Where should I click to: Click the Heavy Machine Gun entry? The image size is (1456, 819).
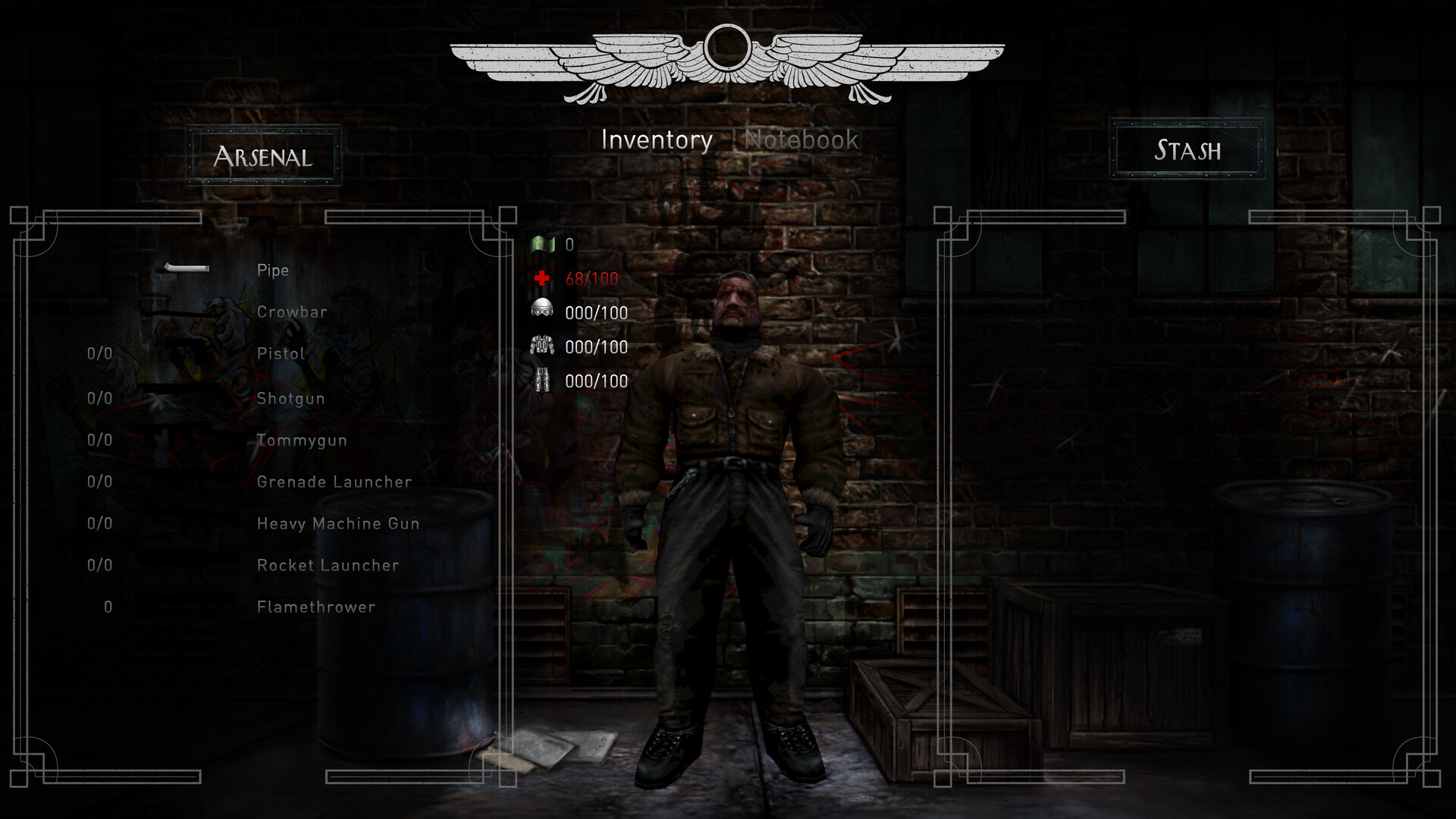coord(337,524)
